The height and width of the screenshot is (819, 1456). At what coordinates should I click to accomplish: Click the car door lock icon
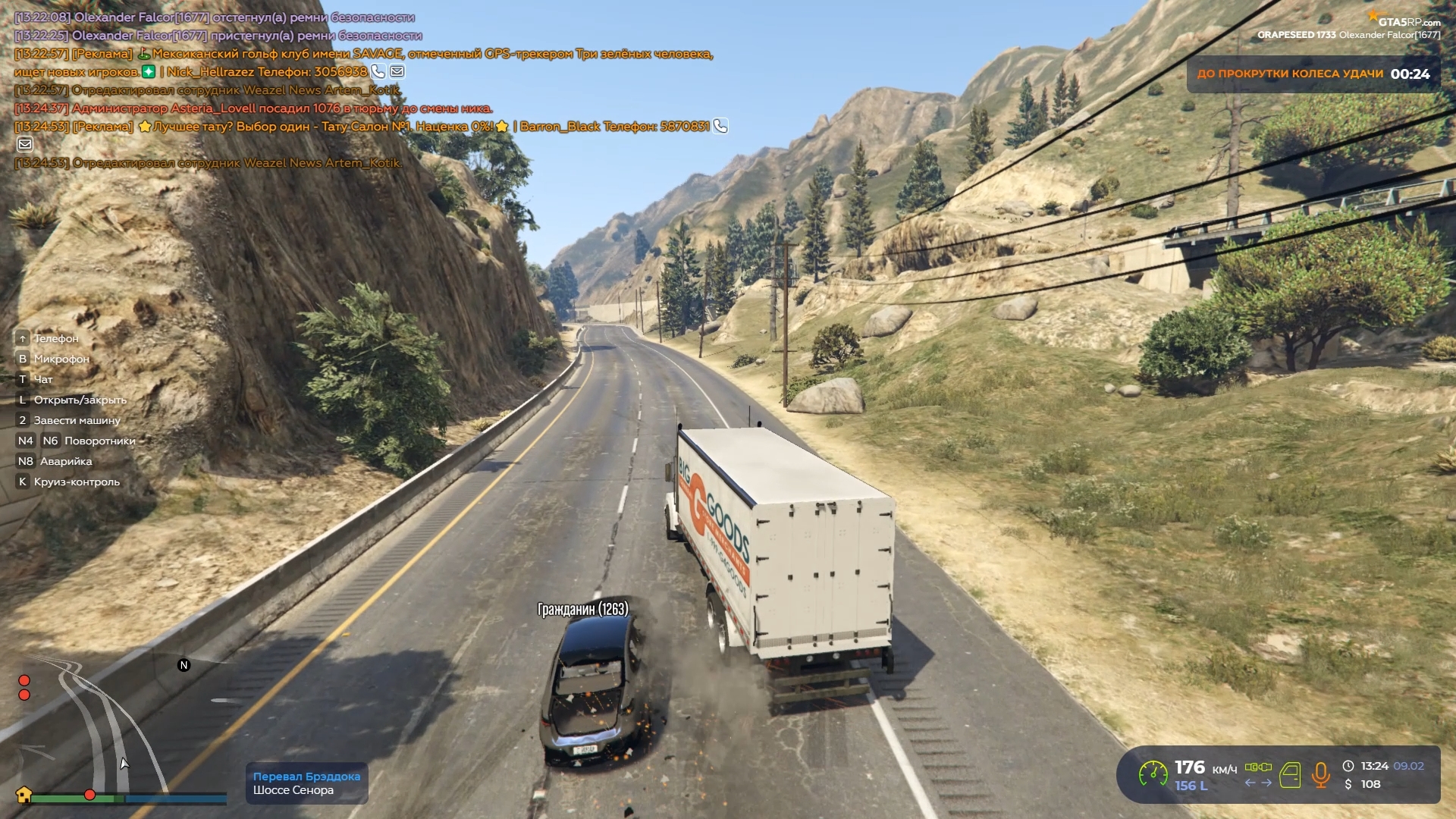1290,775
